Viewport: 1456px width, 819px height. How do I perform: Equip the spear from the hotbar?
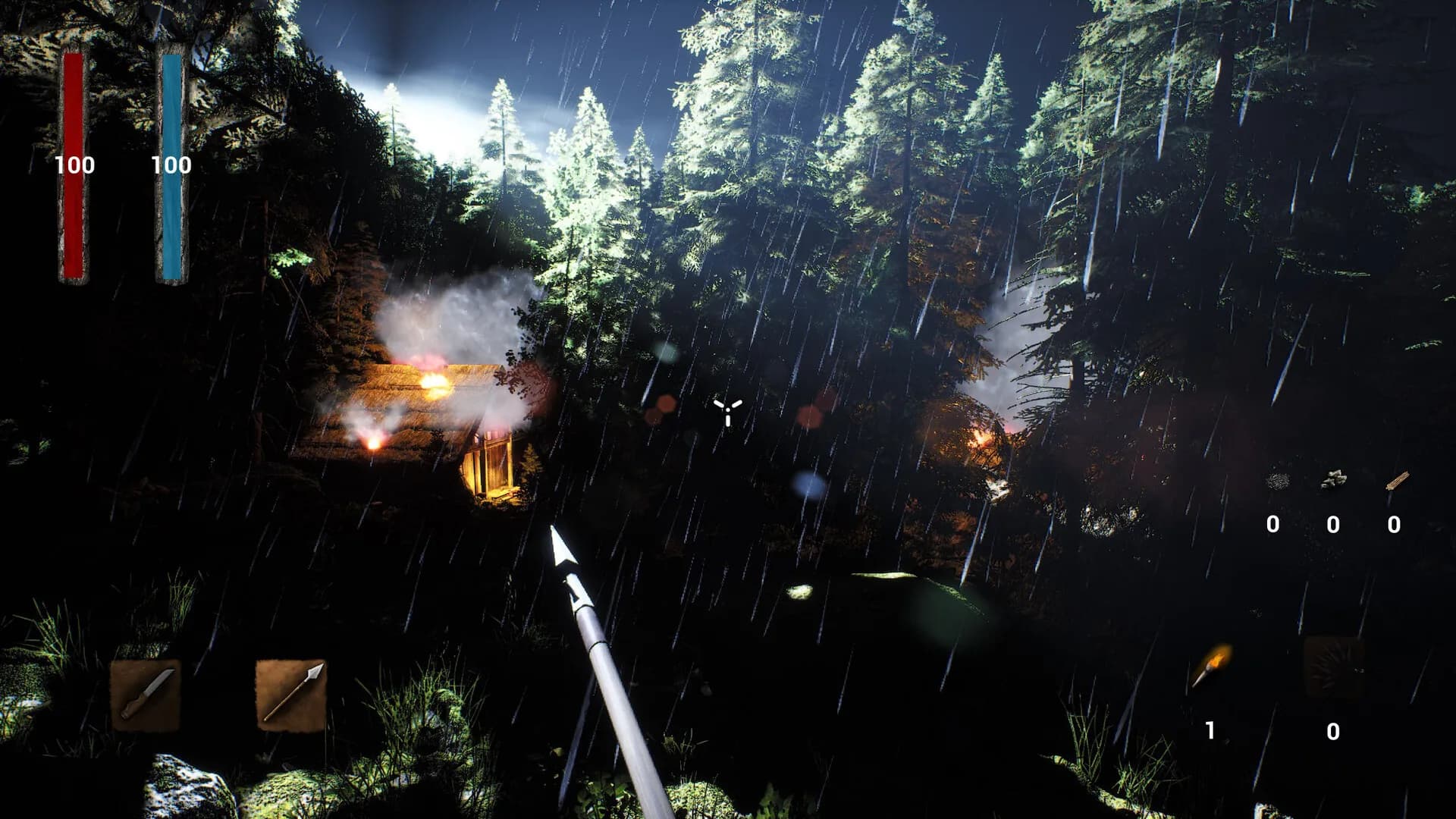(x=290, y=694)
